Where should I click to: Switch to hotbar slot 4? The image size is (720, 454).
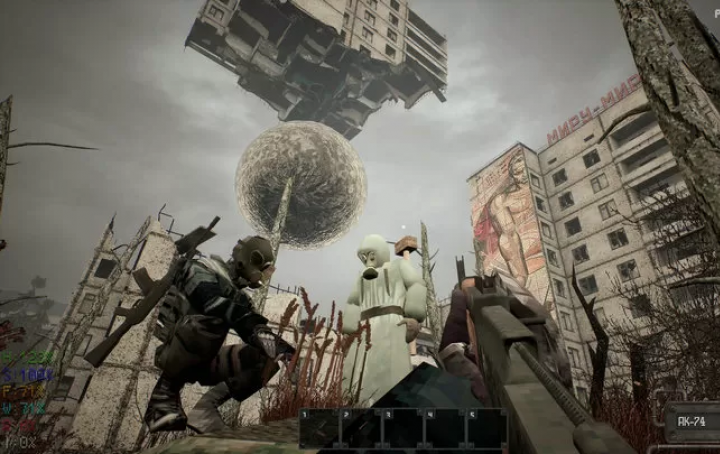(445, 428)
